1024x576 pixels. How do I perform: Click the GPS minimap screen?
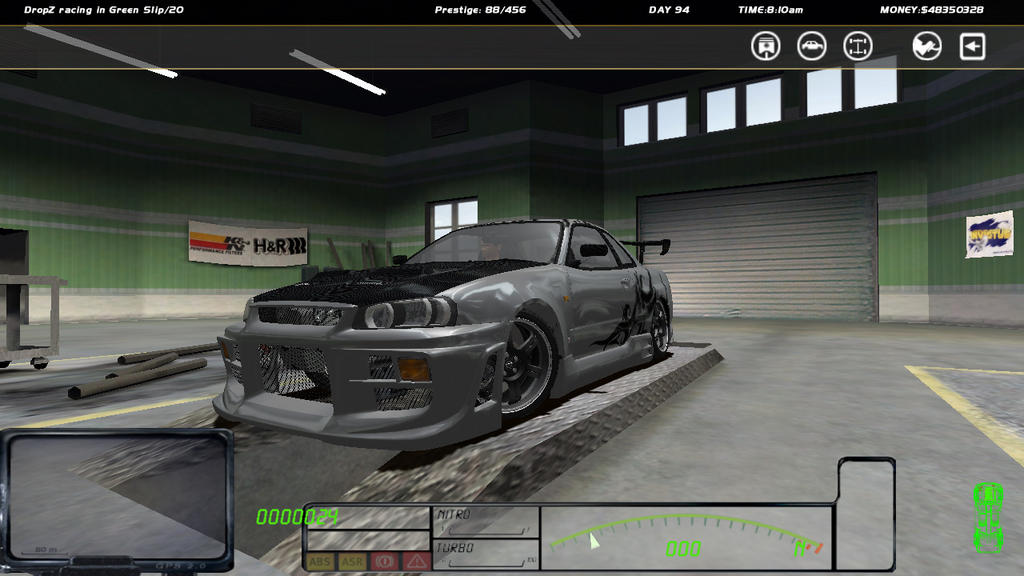point(117,498)
